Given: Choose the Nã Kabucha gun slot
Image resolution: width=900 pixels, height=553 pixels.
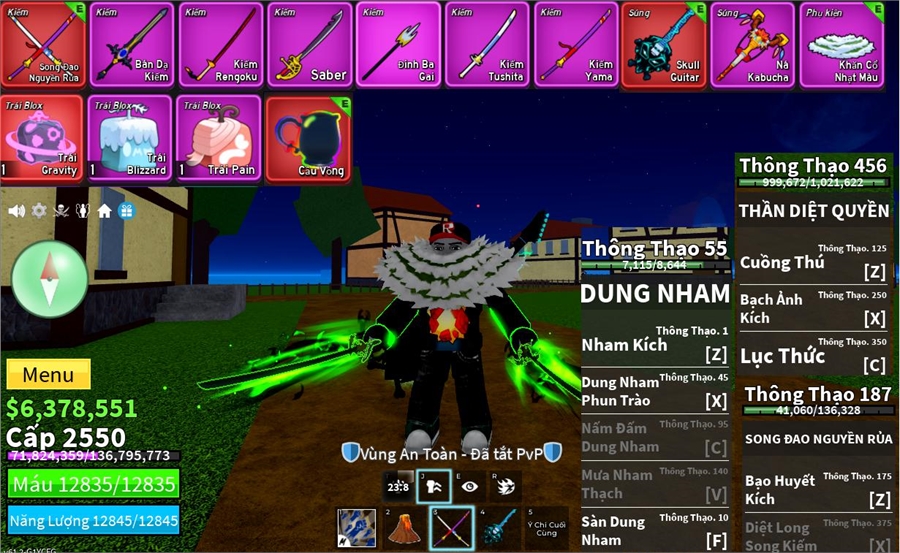Looking at the screenshot, I should 753,45.
